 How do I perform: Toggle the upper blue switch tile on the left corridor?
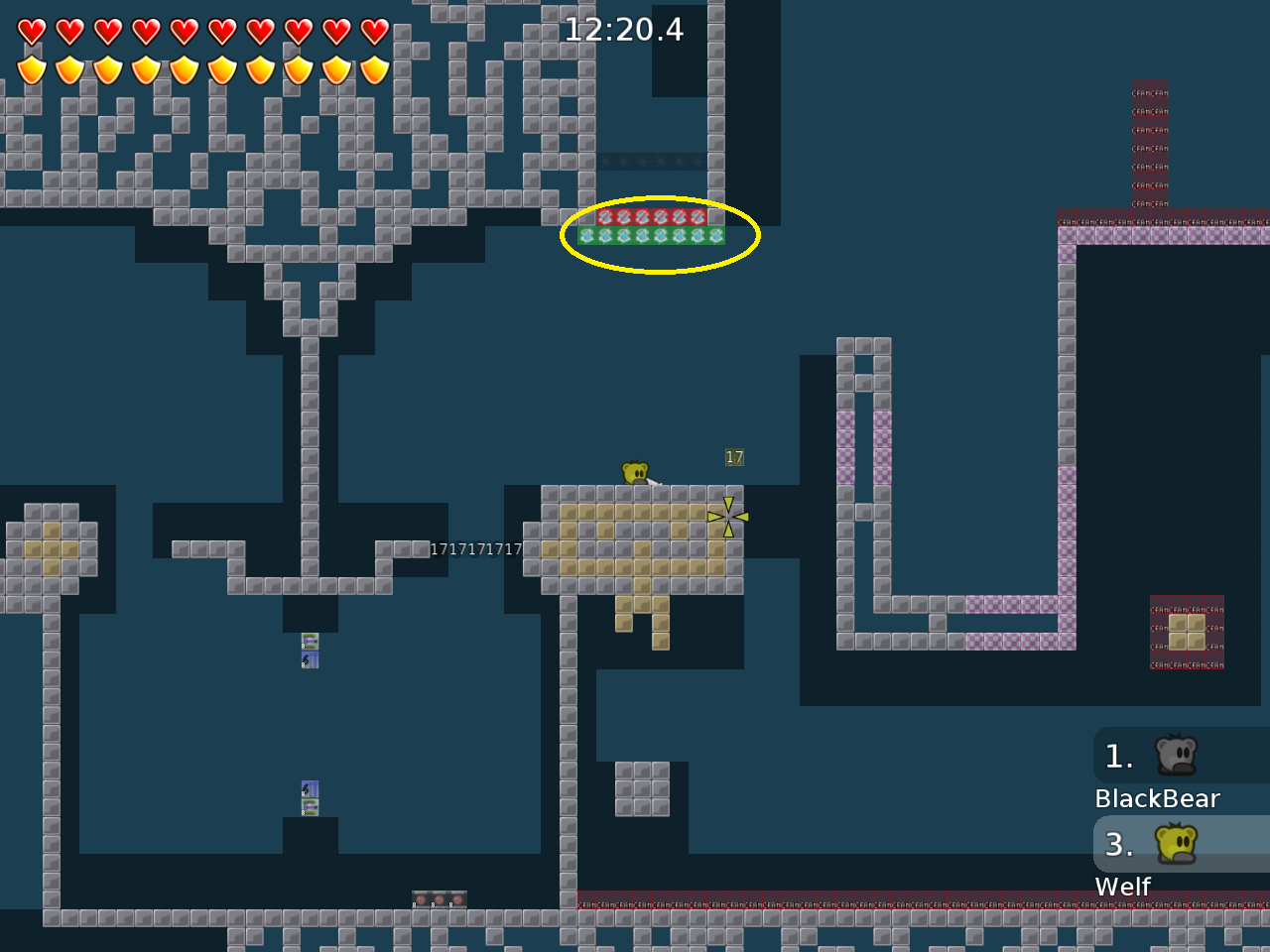[x=309, y=643]
